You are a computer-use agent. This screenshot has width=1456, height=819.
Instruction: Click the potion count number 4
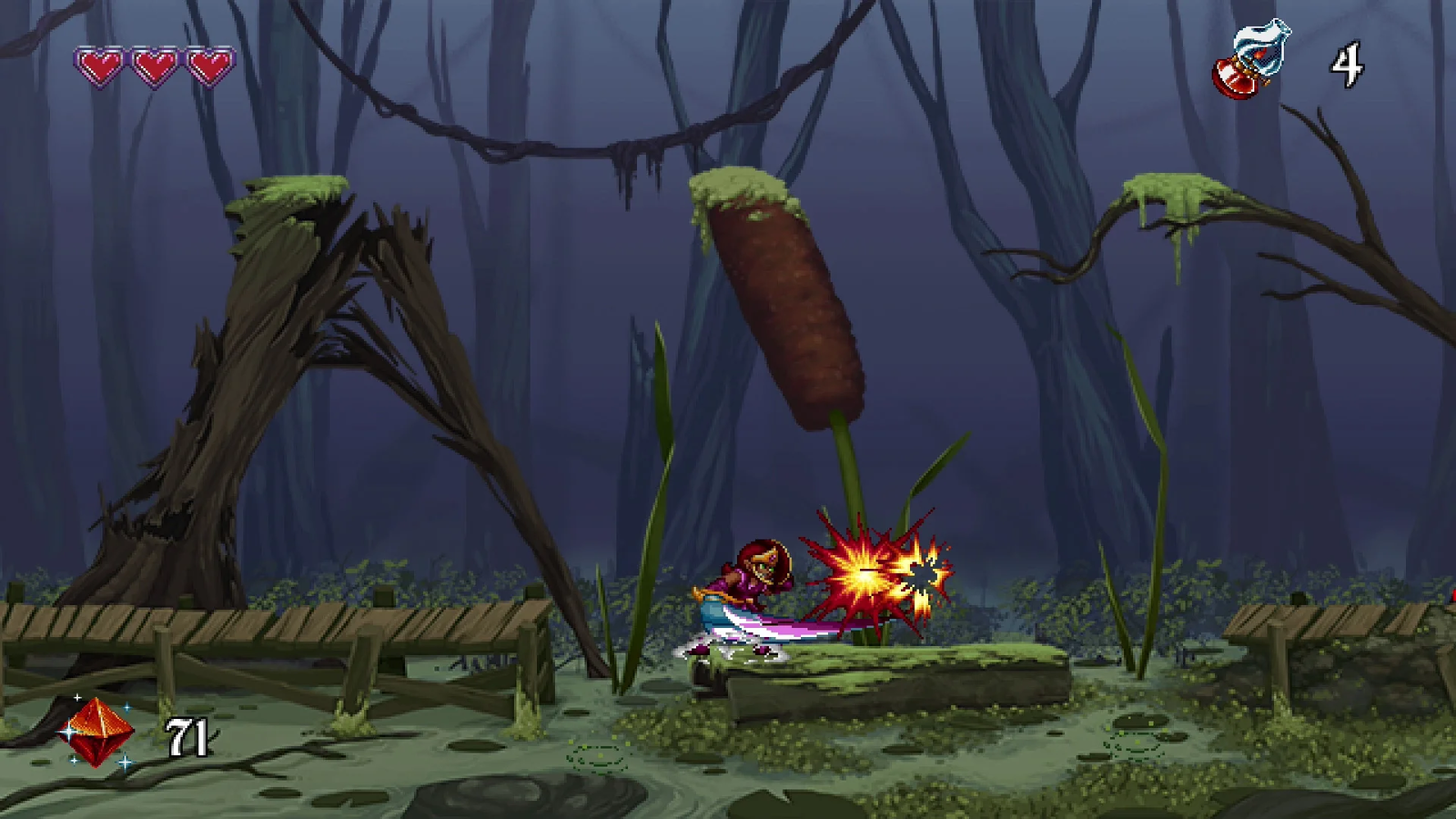[1348, 66]
